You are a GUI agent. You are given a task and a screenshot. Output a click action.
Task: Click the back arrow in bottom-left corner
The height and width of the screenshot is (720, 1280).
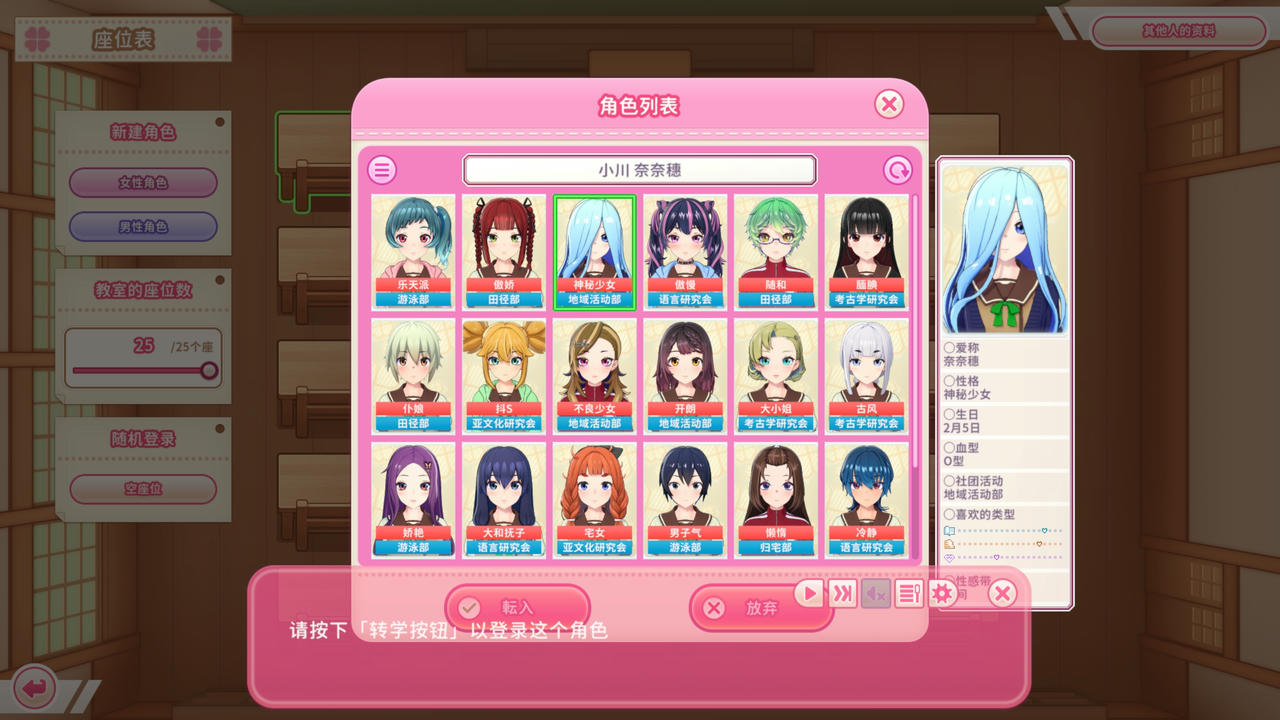(x=35, y=685)
